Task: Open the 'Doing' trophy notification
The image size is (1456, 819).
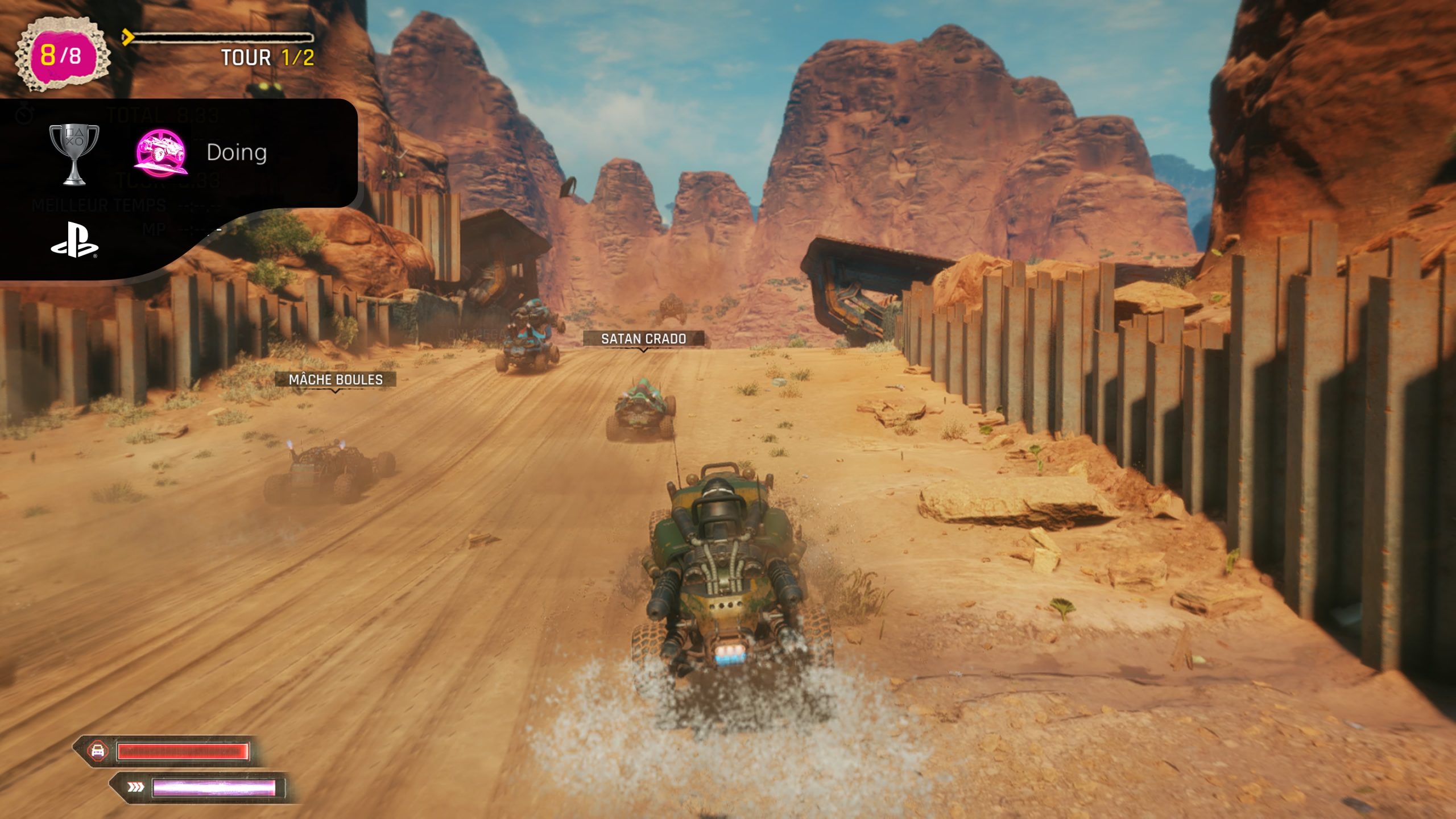Action: (236, 152)
